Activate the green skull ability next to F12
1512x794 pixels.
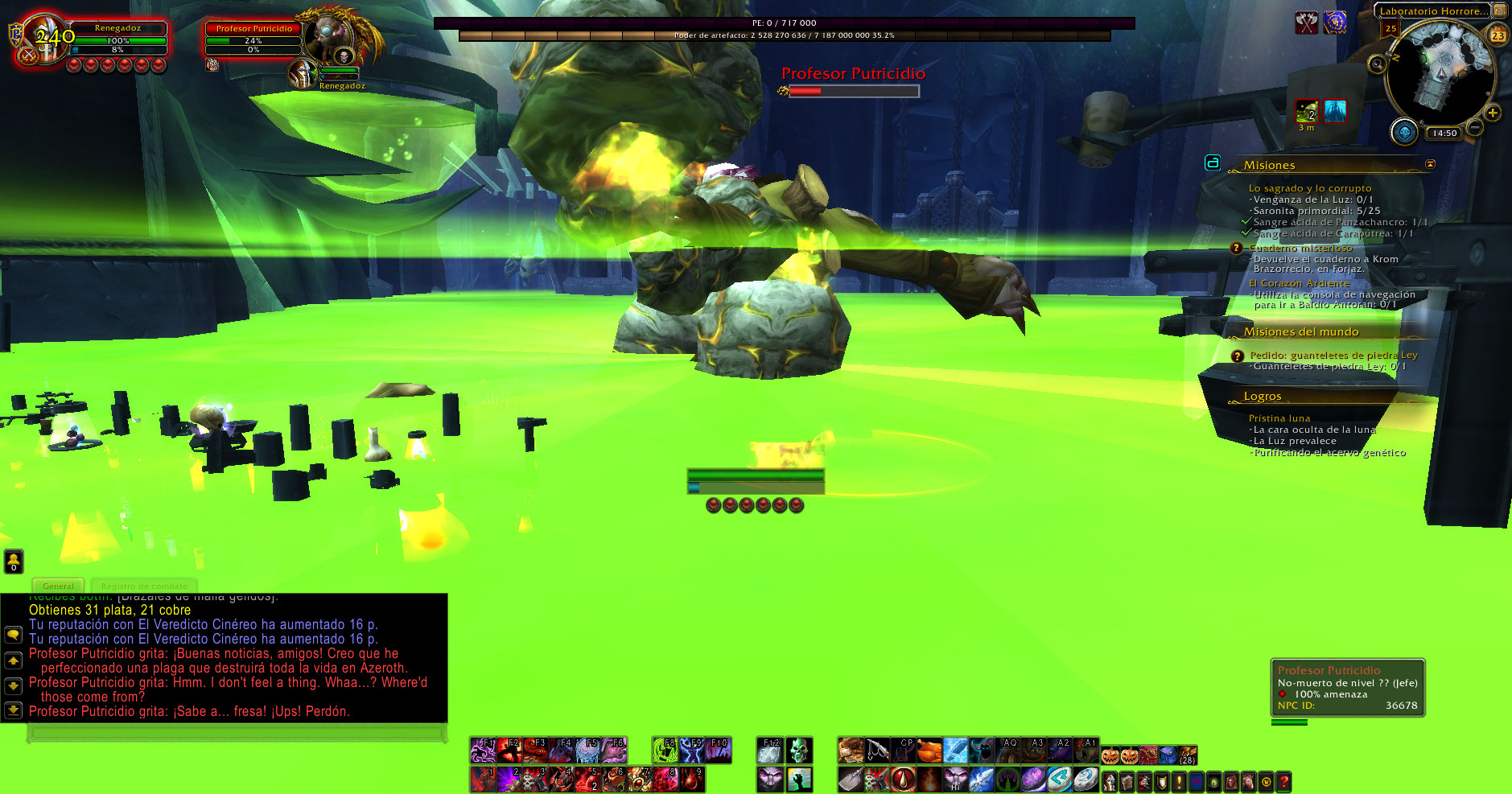tap(798, 751)
